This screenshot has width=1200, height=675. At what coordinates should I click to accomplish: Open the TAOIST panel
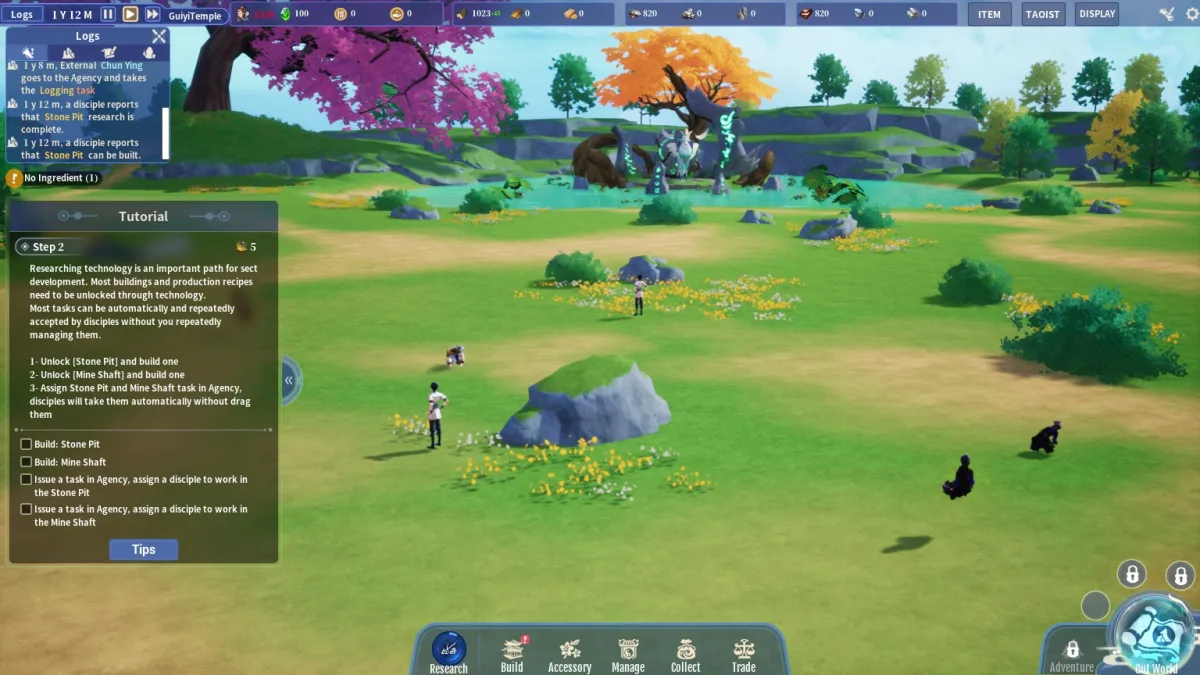pyautogui.click(x=1042, y=14)
